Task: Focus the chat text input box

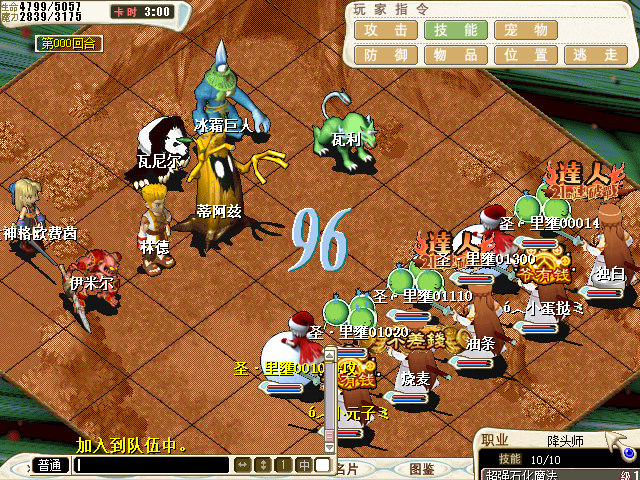Action: click(152, 465)
